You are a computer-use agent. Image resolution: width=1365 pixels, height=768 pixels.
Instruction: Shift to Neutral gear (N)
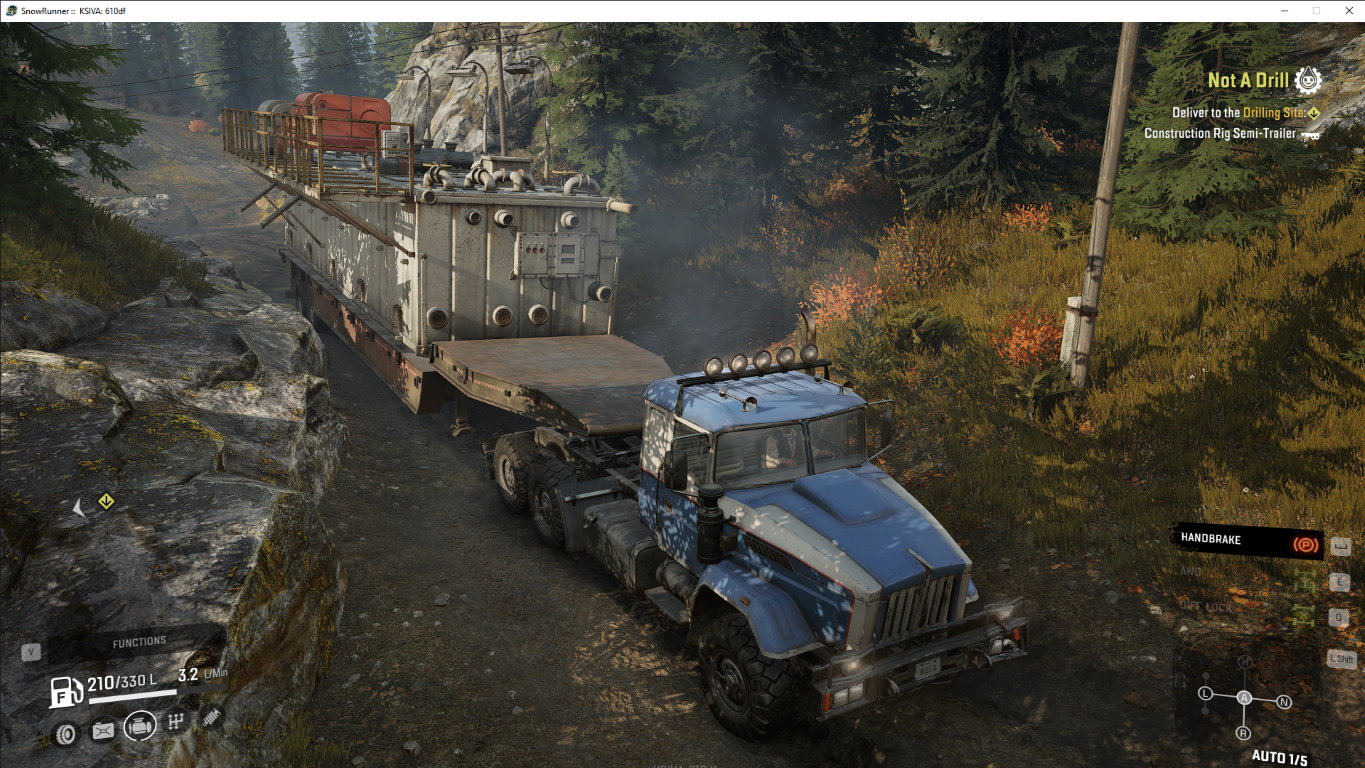(x=1284, y=702)
